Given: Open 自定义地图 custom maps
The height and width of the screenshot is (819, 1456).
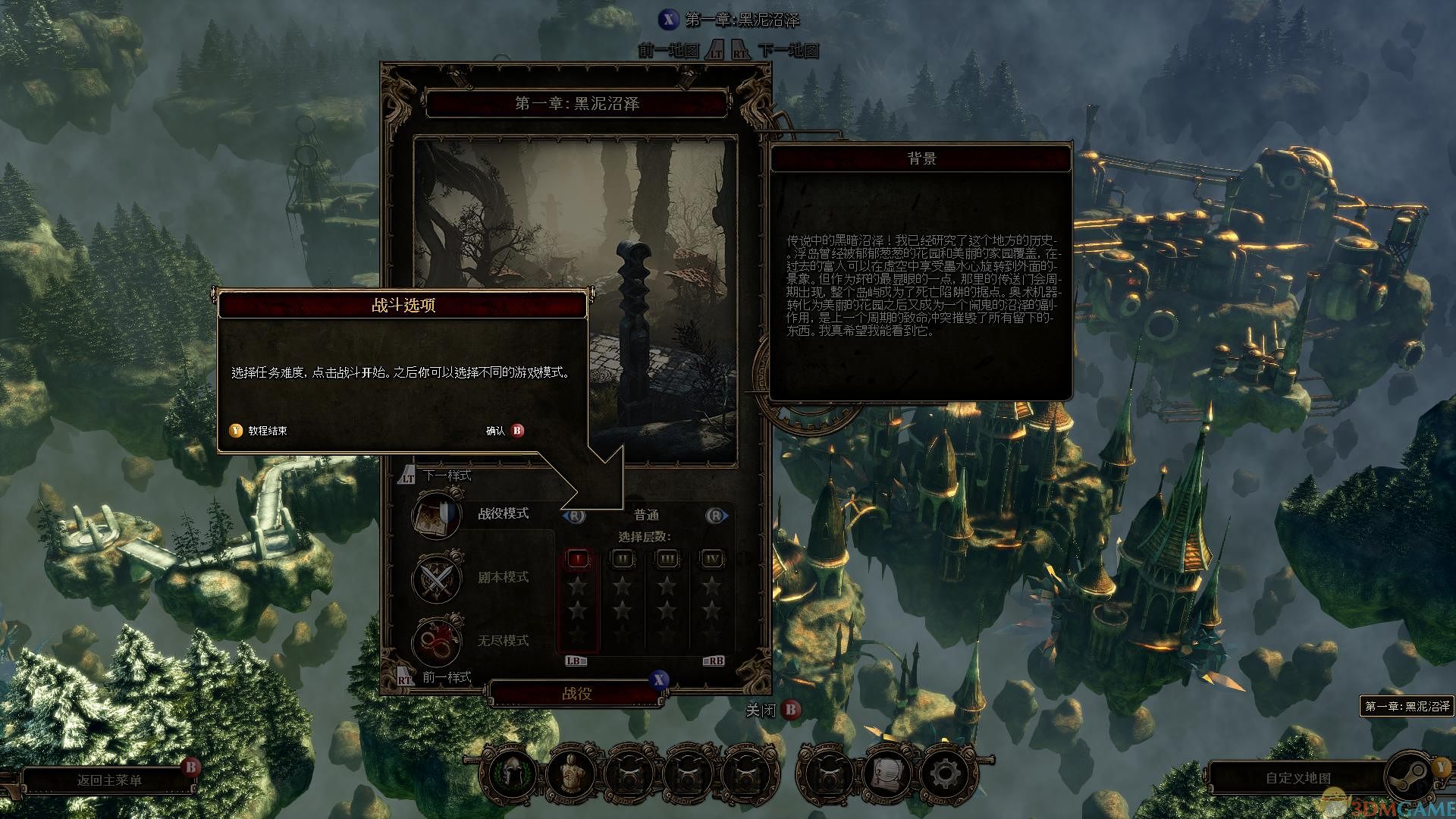Looking at the screenshot, I should point(1298,778).
